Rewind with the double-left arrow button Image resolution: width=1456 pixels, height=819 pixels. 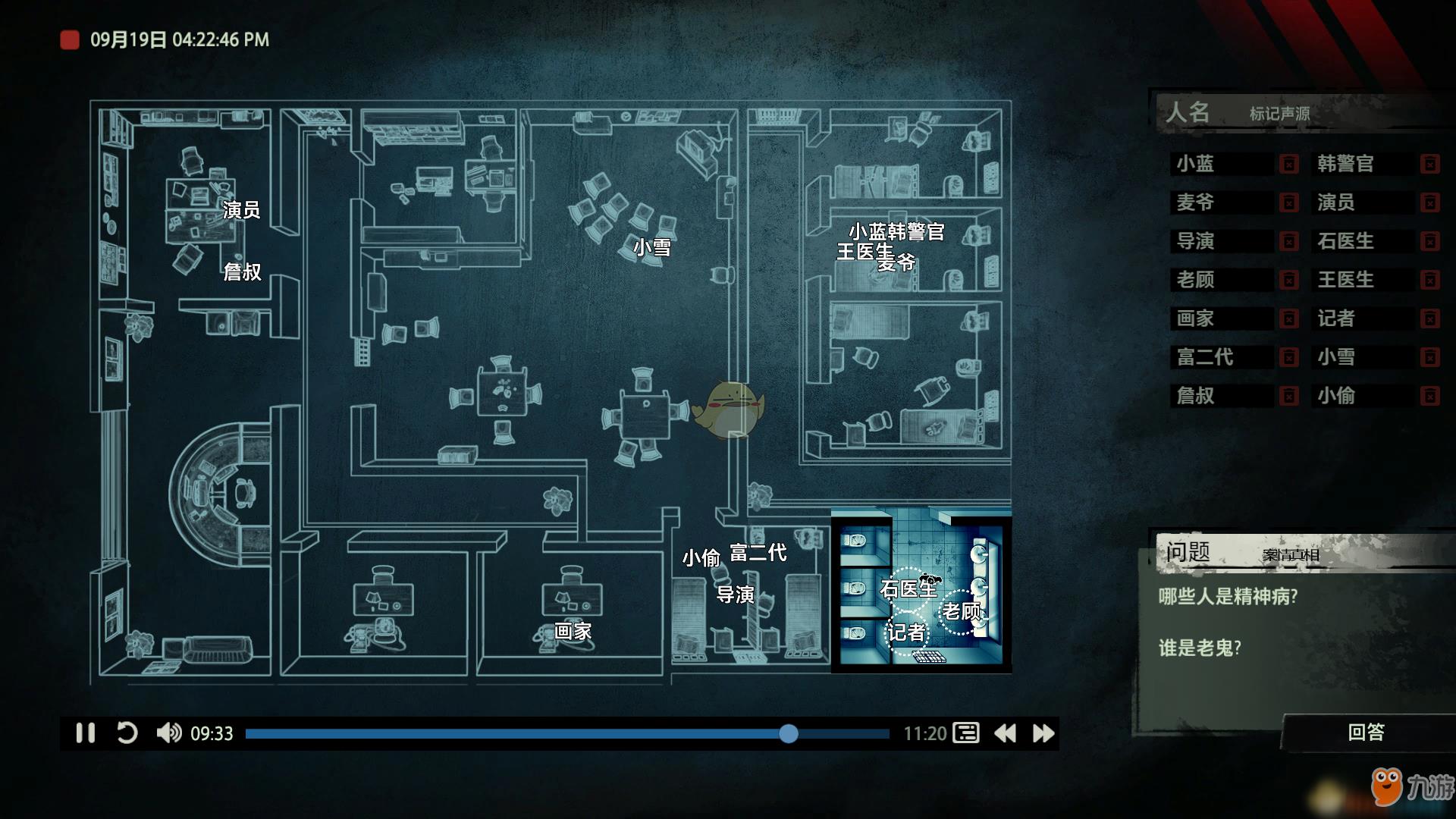point(1005,733)
